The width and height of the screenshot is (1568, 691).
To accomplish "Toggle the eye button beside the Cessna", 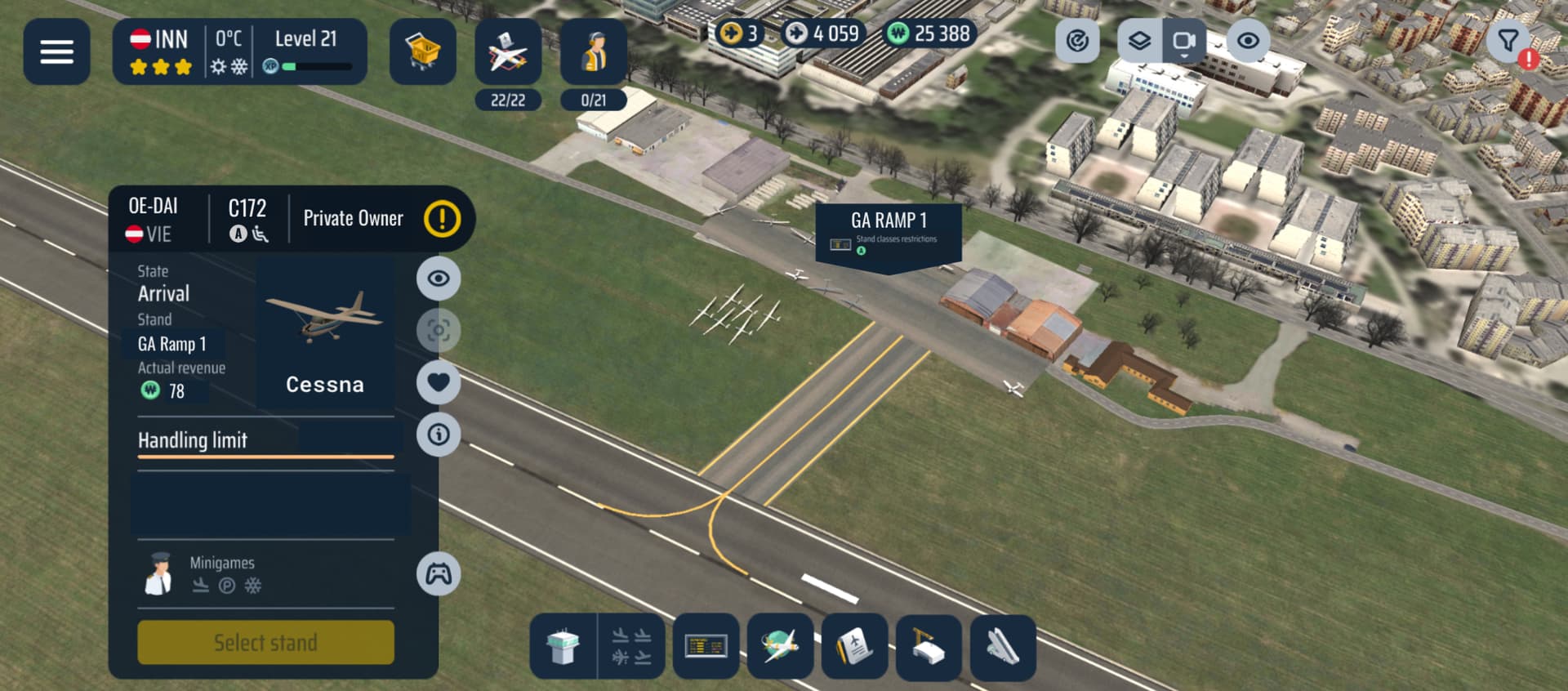I will point(439,279).
